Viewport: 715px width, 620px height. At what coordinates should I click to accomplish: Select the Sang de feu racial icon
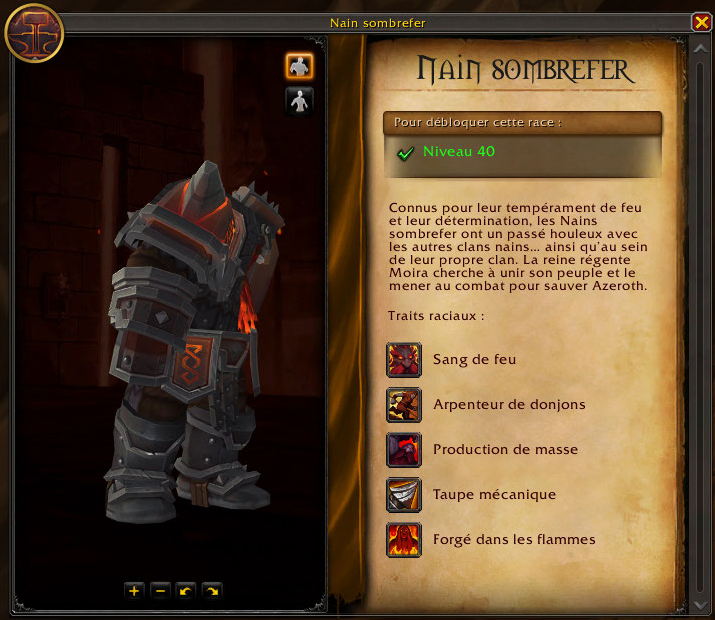[404, 360]
